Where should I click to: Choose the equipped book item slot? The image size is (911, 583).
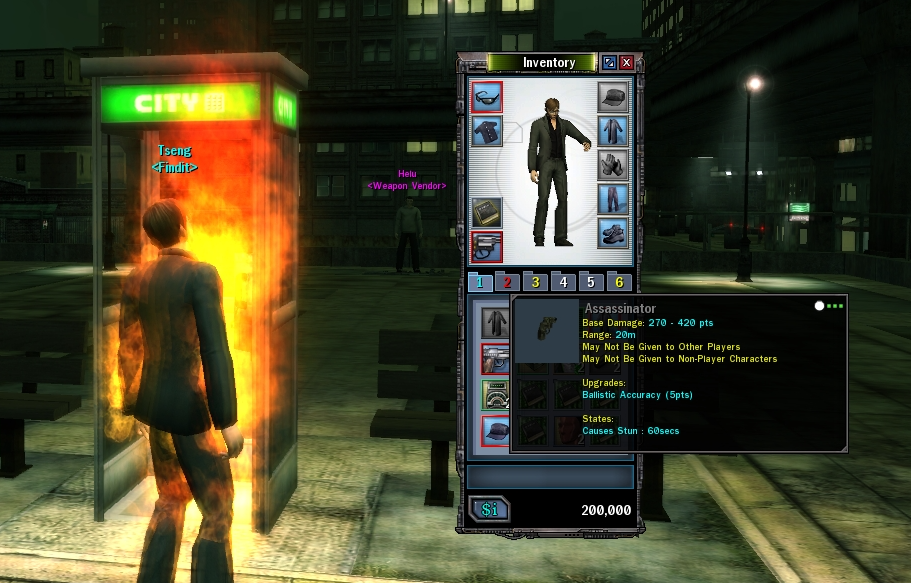point(486,212)
